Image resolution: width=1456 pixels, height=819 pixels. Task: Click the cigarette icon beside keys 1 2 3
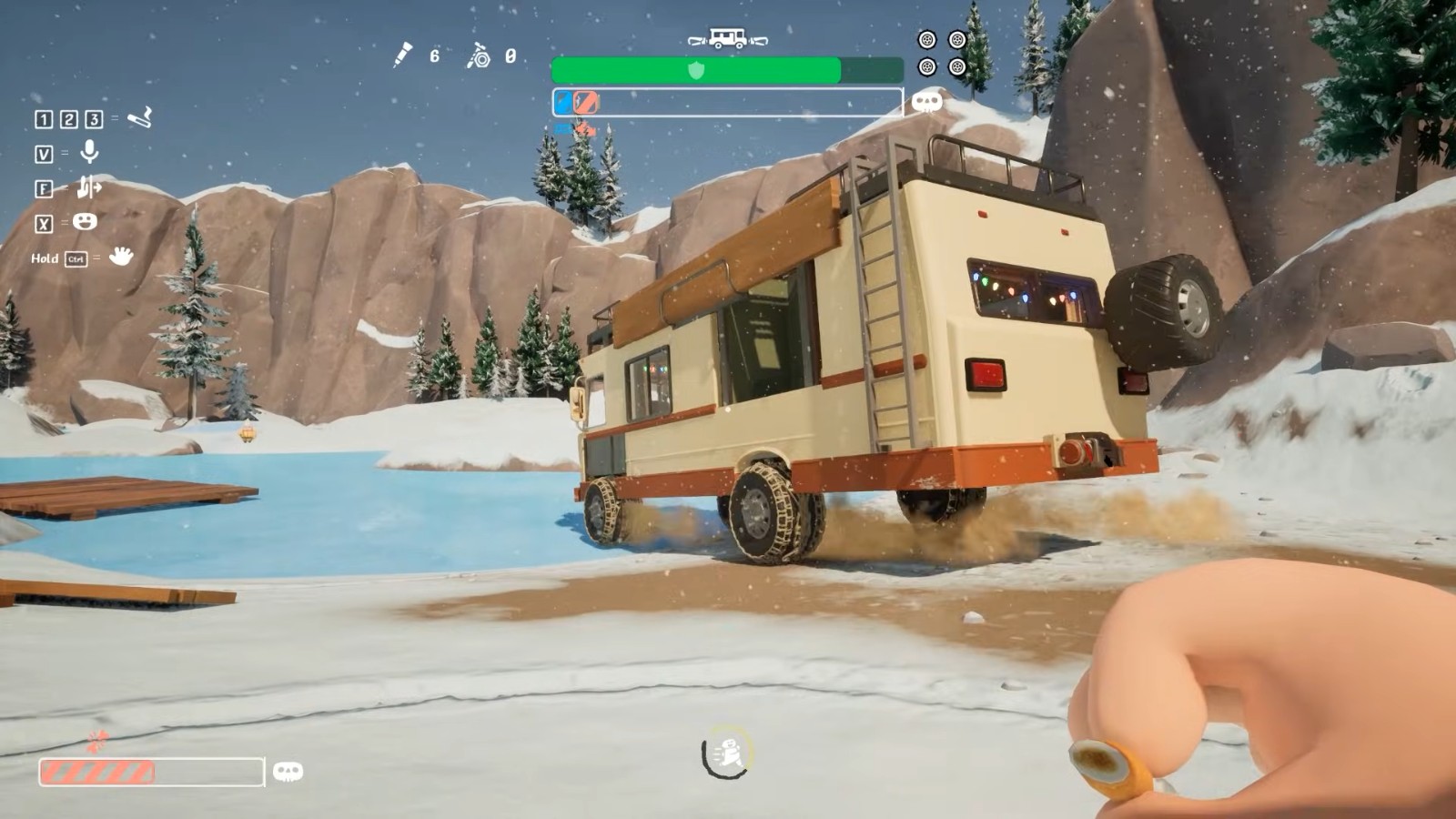139,118
